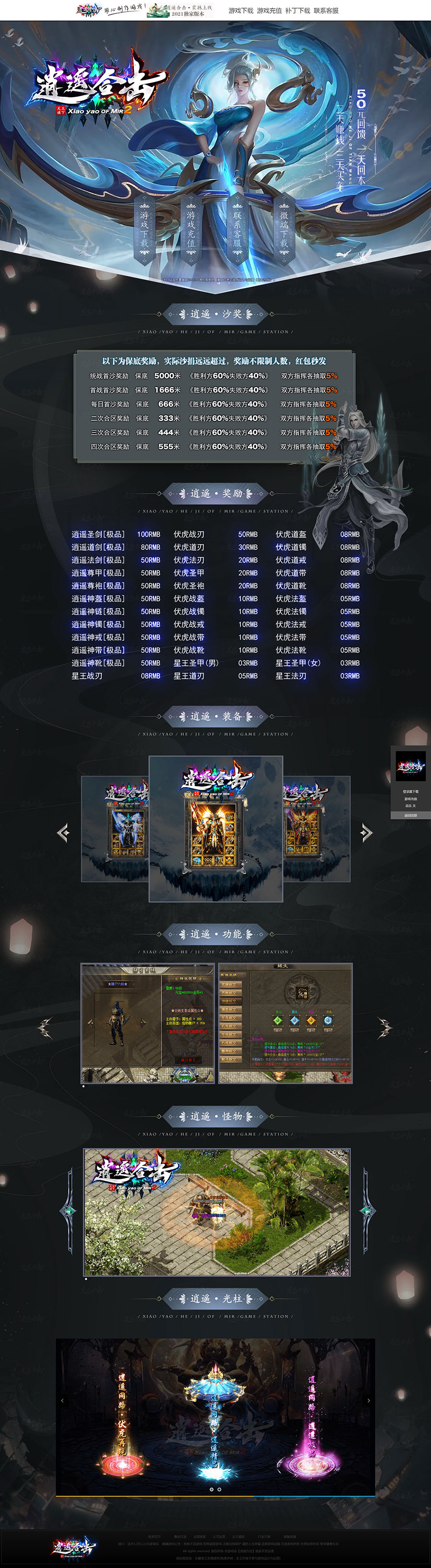
Task: Go to previous slide in 功能 carousel
Action: click(x=45, y=1028)
